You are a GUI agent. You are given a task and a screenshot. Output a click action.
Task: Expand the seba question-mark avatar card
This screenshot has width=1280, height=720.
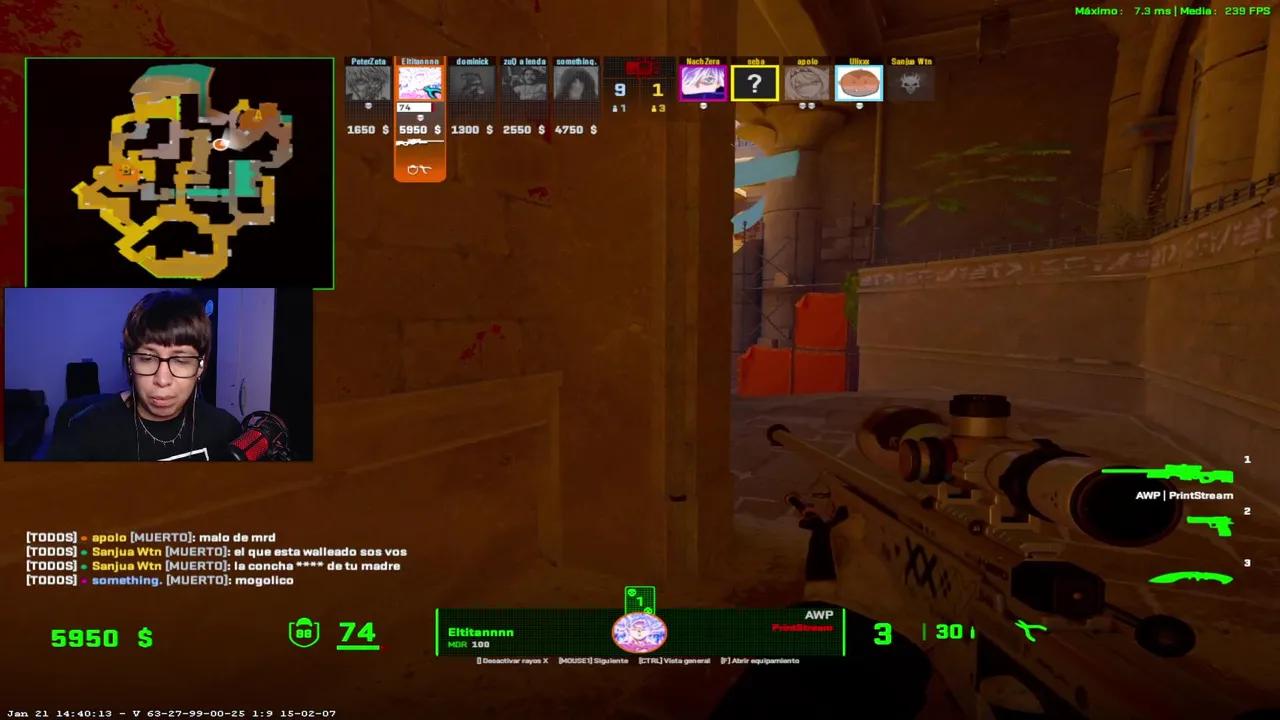[x=755, y=84]
